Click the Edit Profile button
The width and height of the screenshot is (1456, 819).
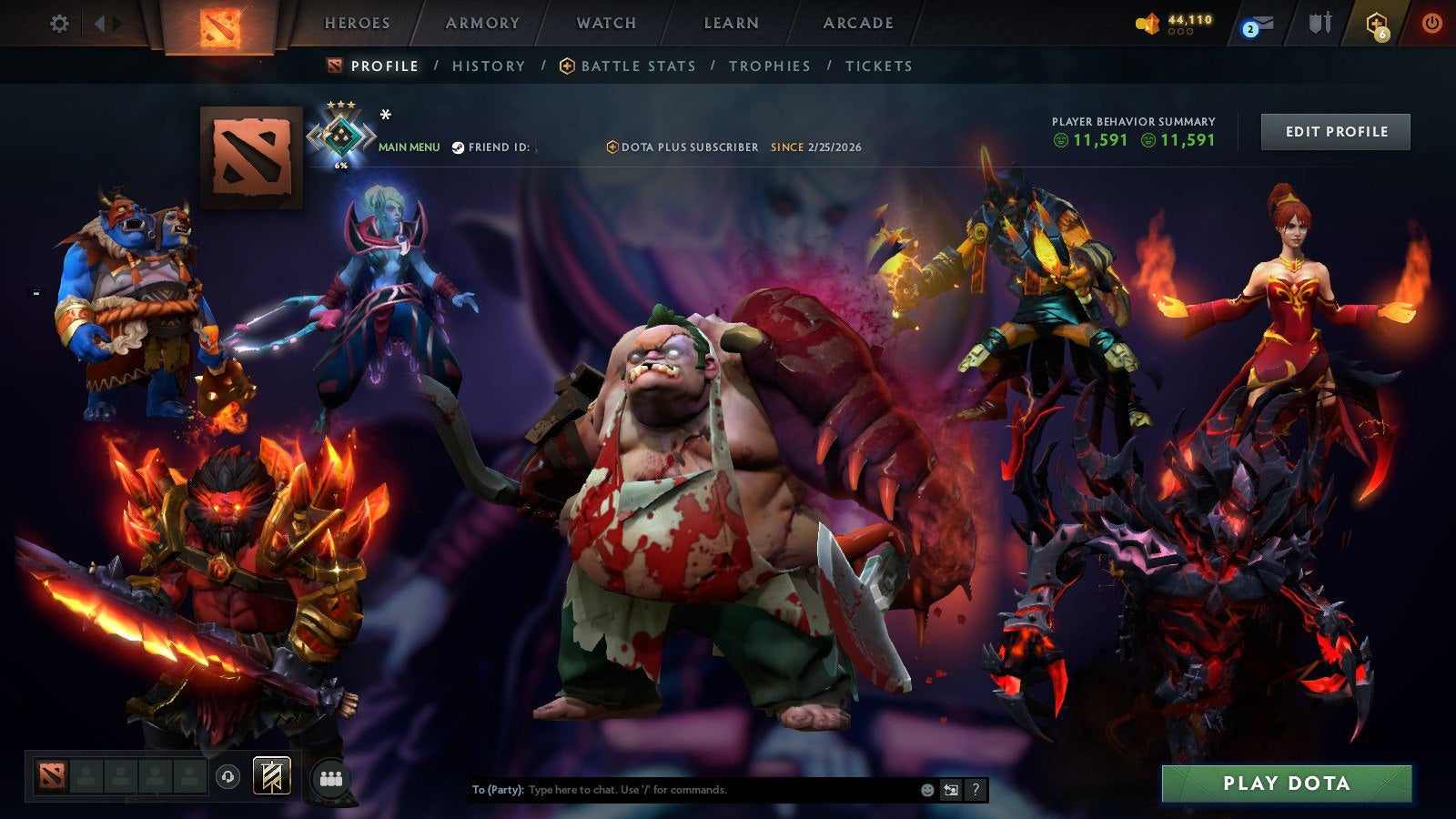click(1335, 131)
